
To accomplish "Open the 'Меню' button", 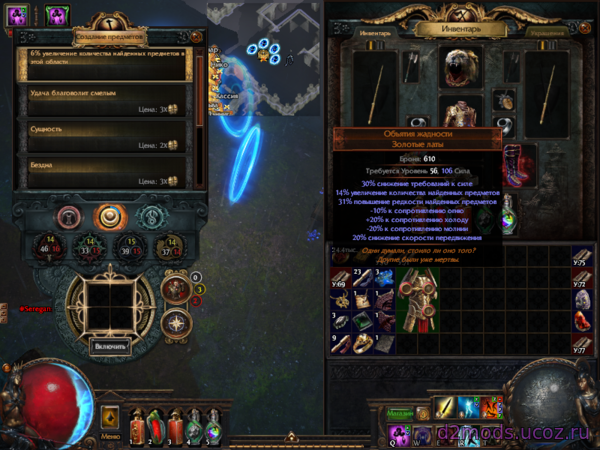I will tap(110, 436).
